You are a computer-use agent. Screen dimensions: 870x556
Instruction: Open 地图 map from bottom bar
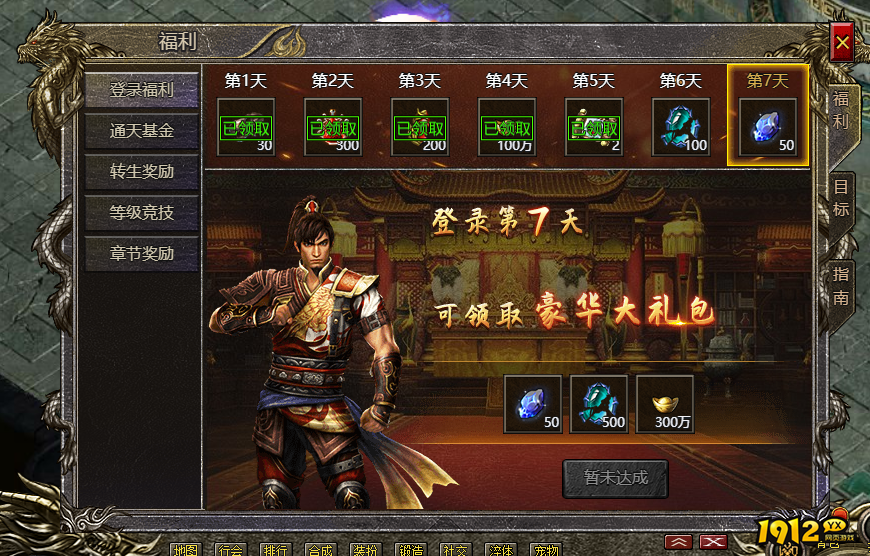pos(185,549)
